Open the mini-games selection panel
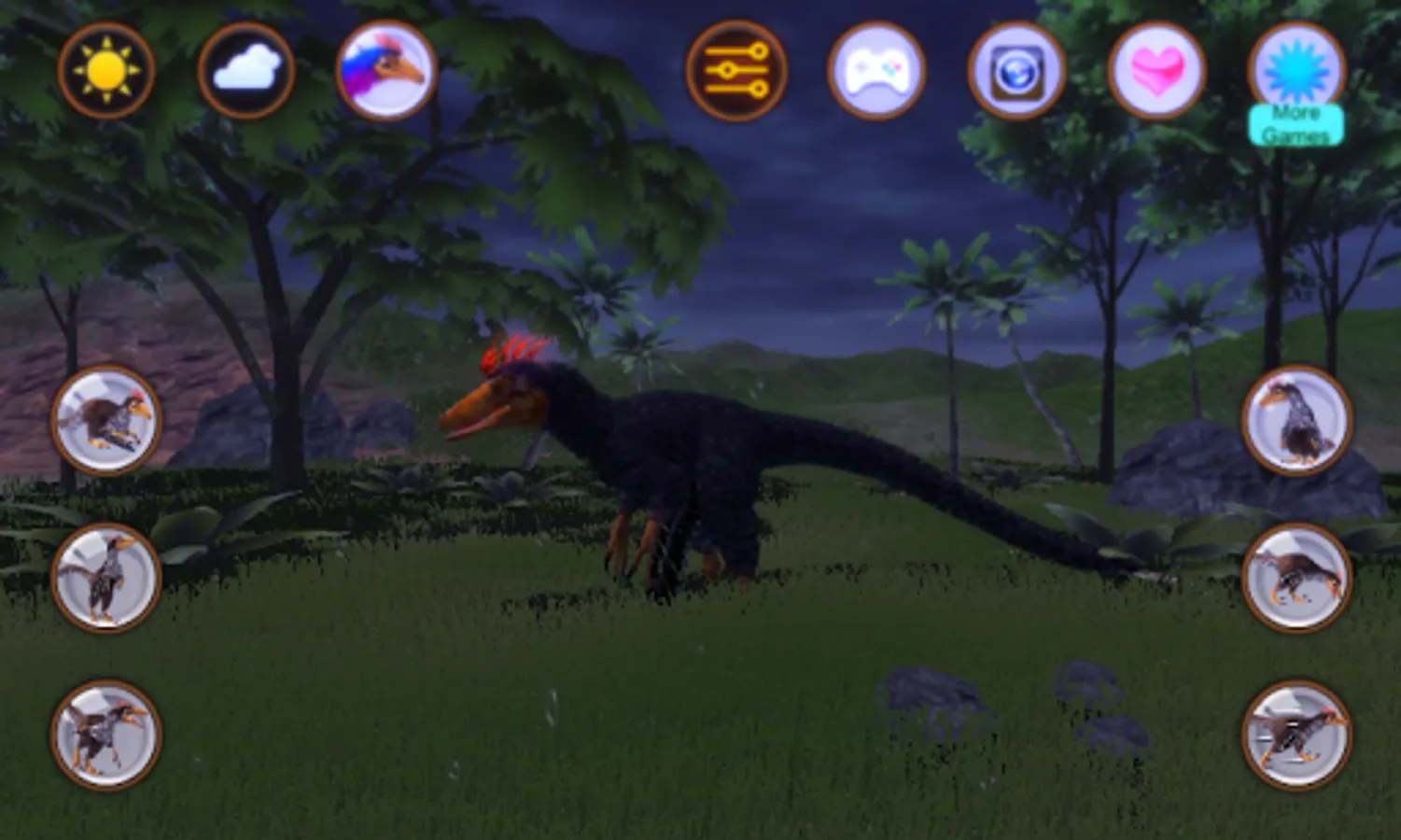 point(876,67)
